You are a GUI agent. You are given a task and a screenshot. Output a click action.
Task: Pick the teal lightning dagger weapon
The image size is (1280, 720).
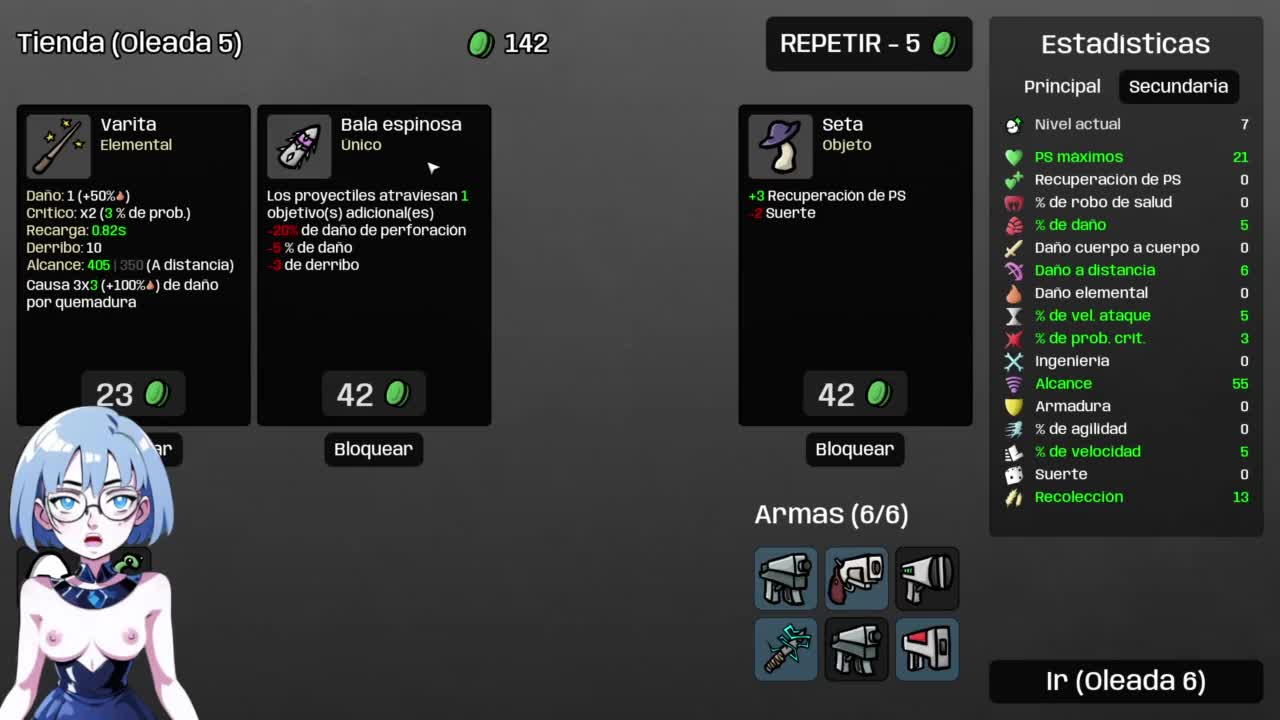pos(786,649)
